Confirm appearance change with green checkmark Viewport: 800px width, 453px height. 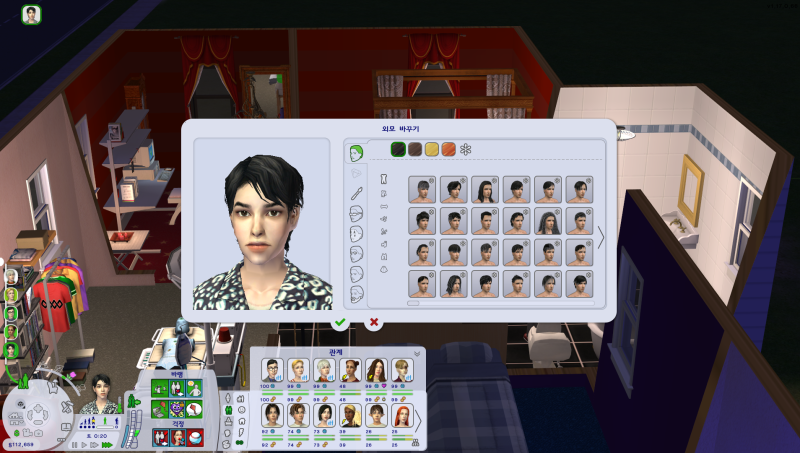(x=340, y=322)
